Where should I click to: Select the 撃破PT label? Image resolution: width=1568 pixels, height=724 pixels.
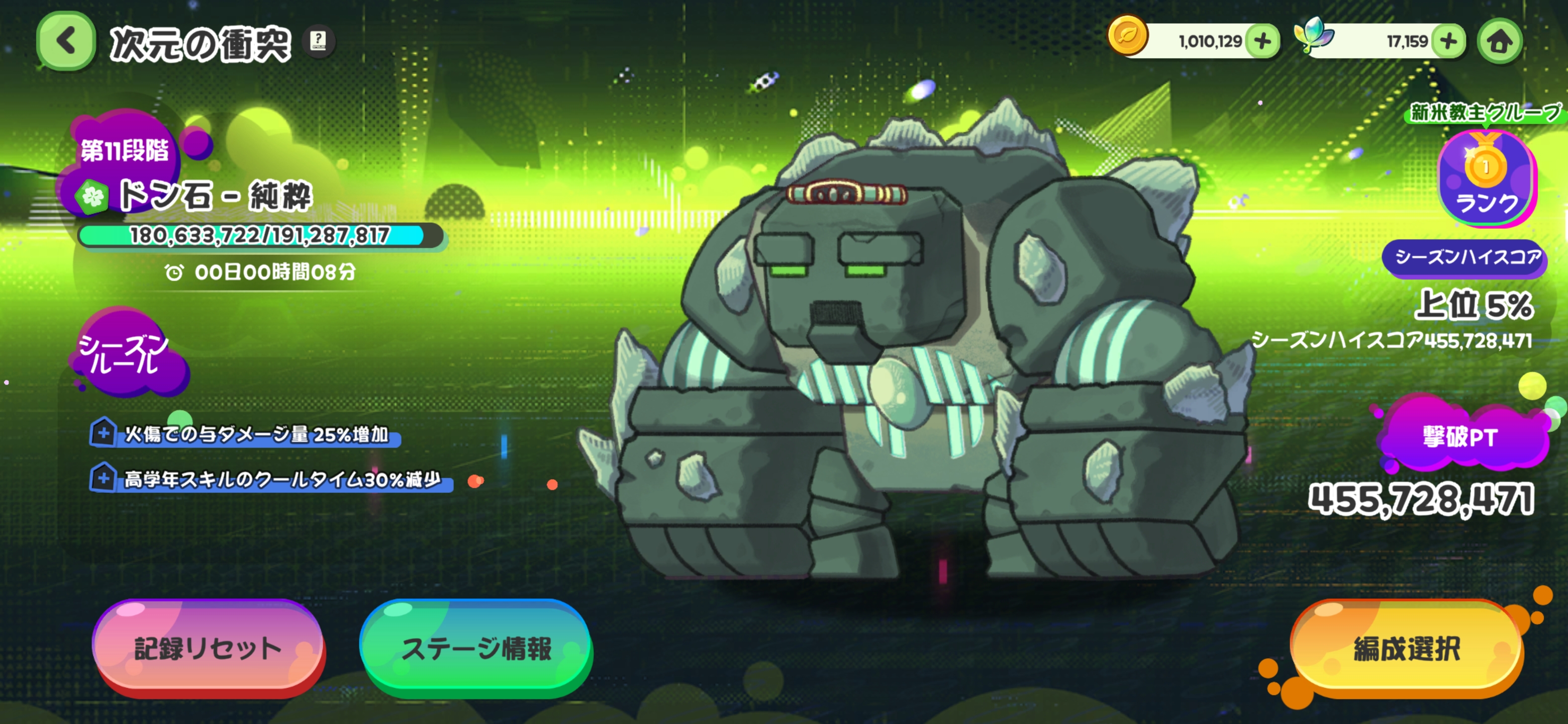1459,437
